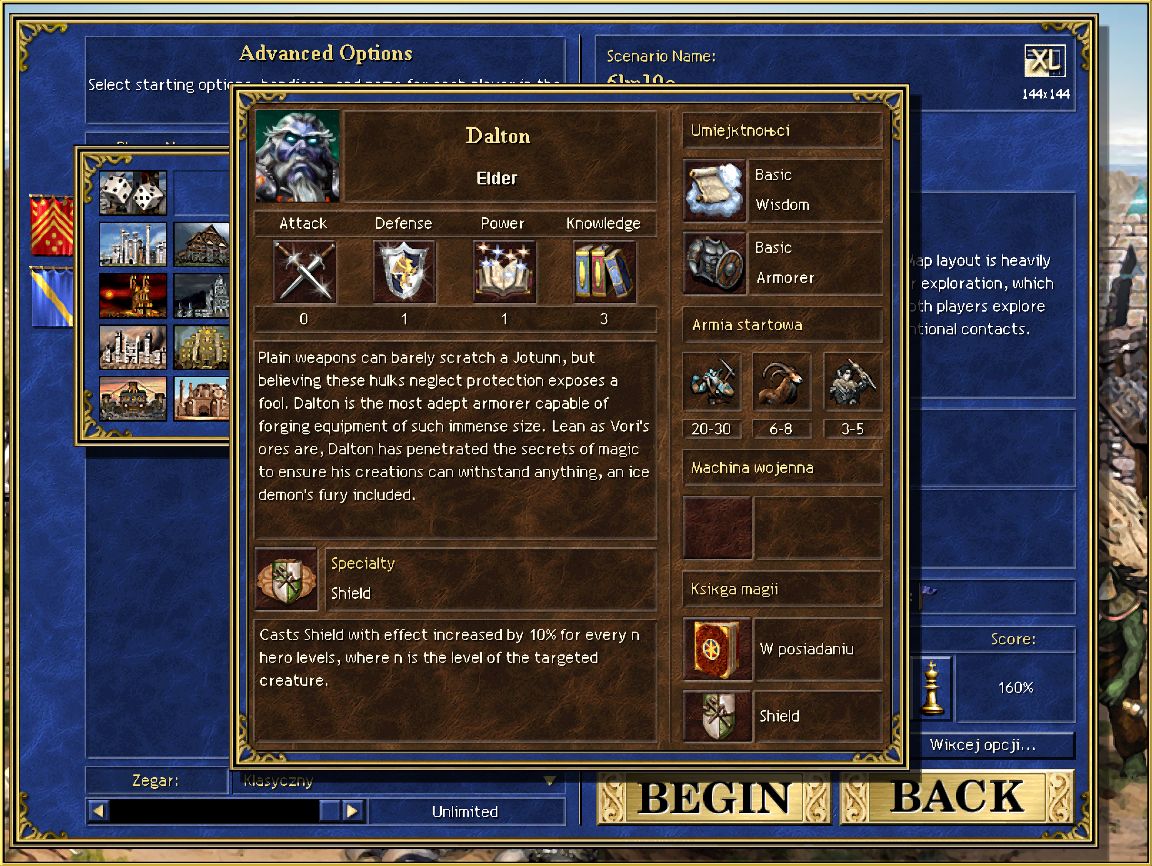Click the right arrow of the timer slider
Viewport: 1152px width, 866px height.
(x=352, y=811)
